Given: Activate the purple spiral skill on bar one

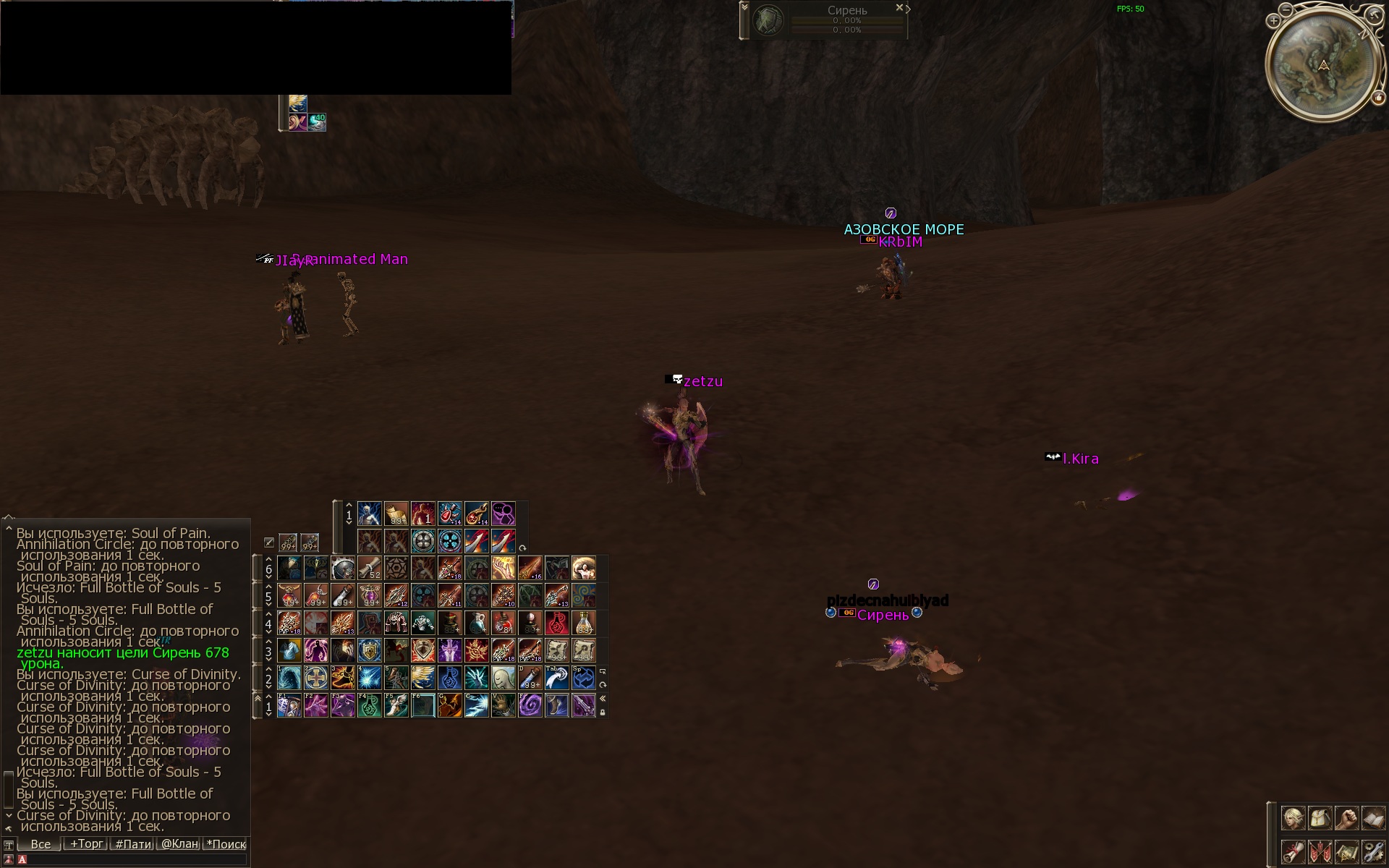Looking at the screenshot, I should point(530,705).
